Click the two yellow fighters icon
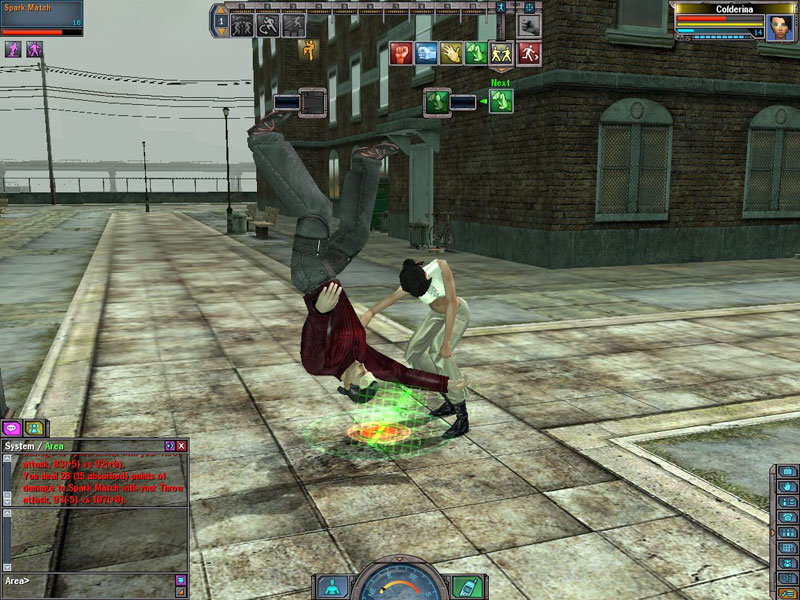 503,53
